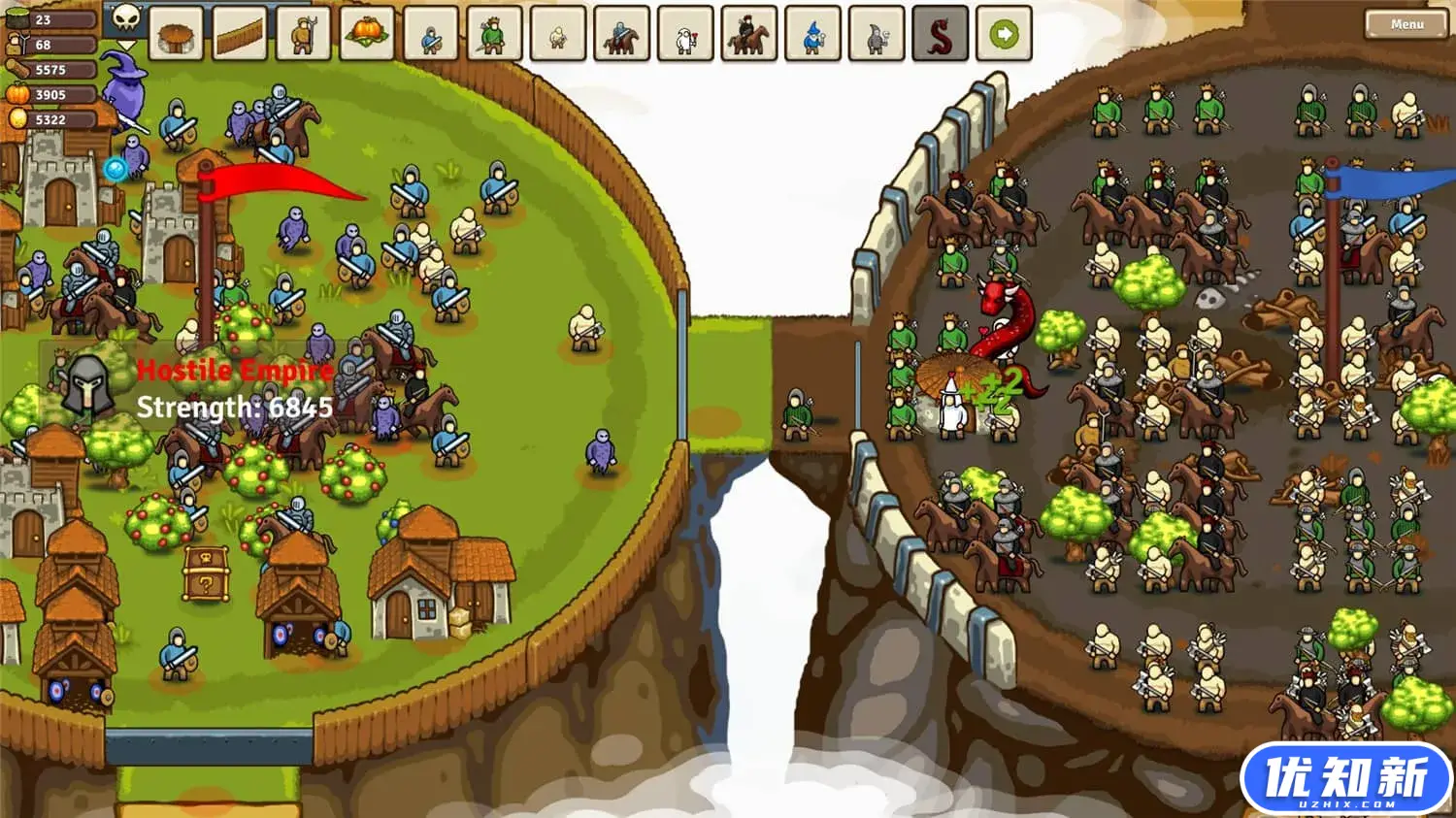This screenshot has height=818, width=1456.
Task: Select the white-robed healer unit
Action: point(685,35)
